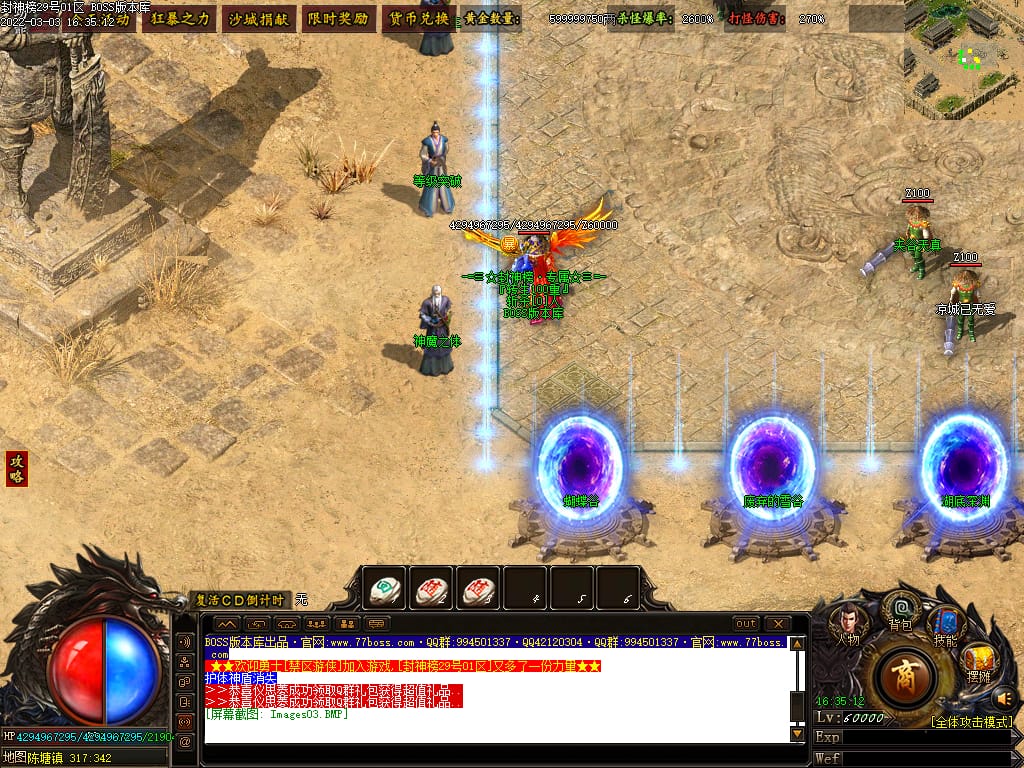
Task: Open the 狂暴之力 top menu
Action: (180, 19)
